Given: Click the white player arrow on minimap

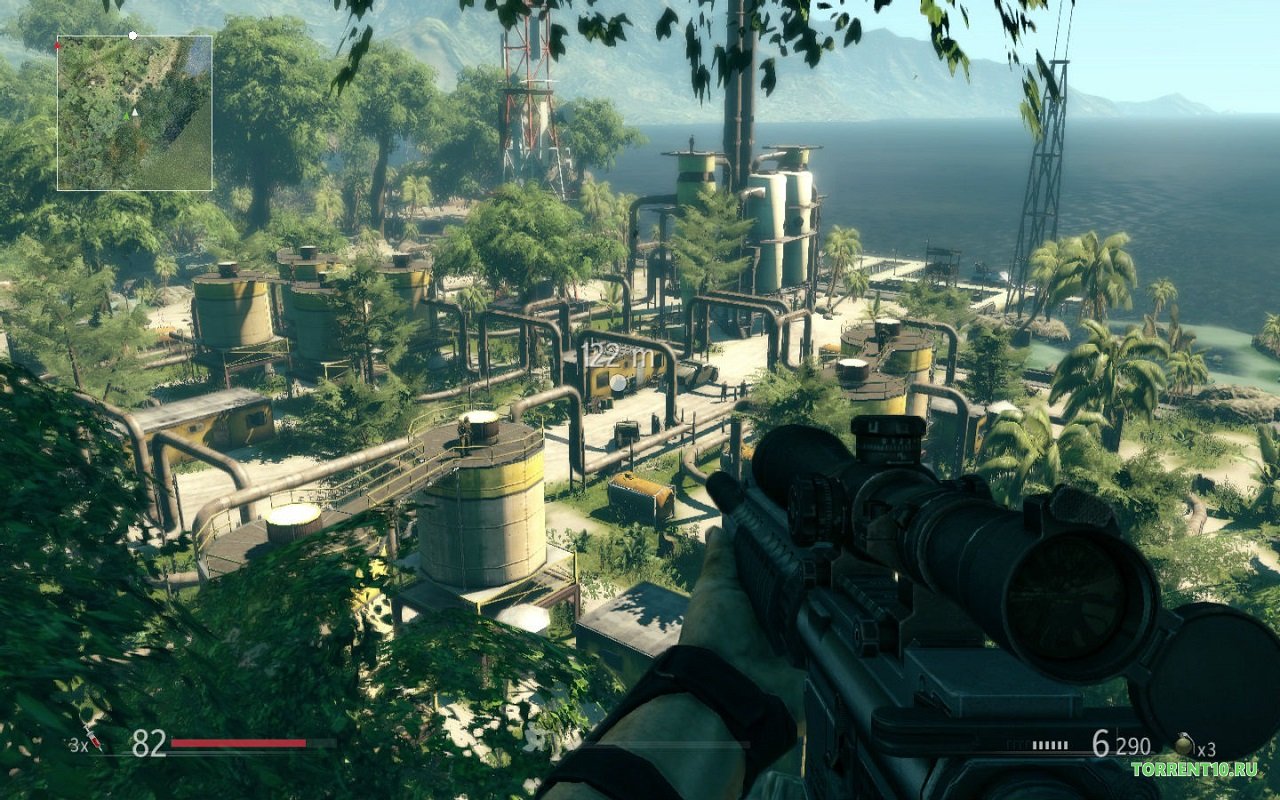Looking at the screenshot, I should coord(134,113).
